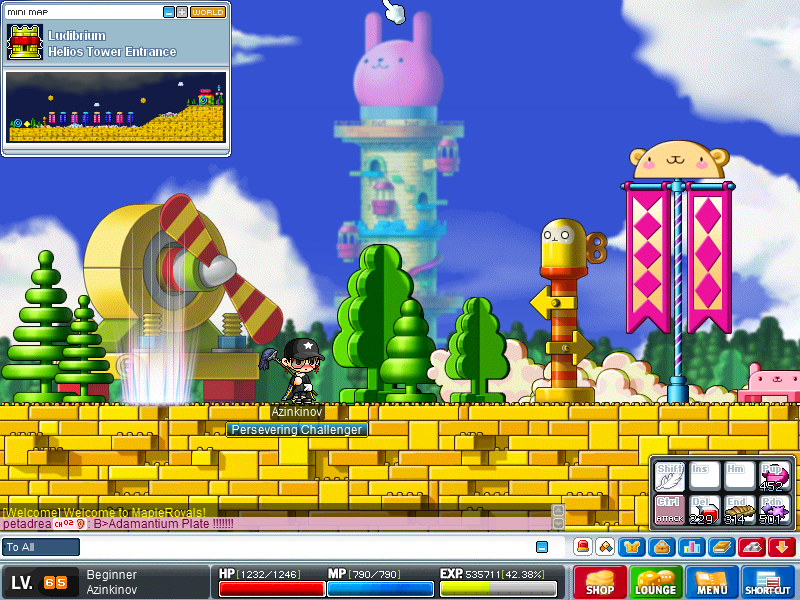Select the Ctrl attack quickslot

[x=669, y=508]
